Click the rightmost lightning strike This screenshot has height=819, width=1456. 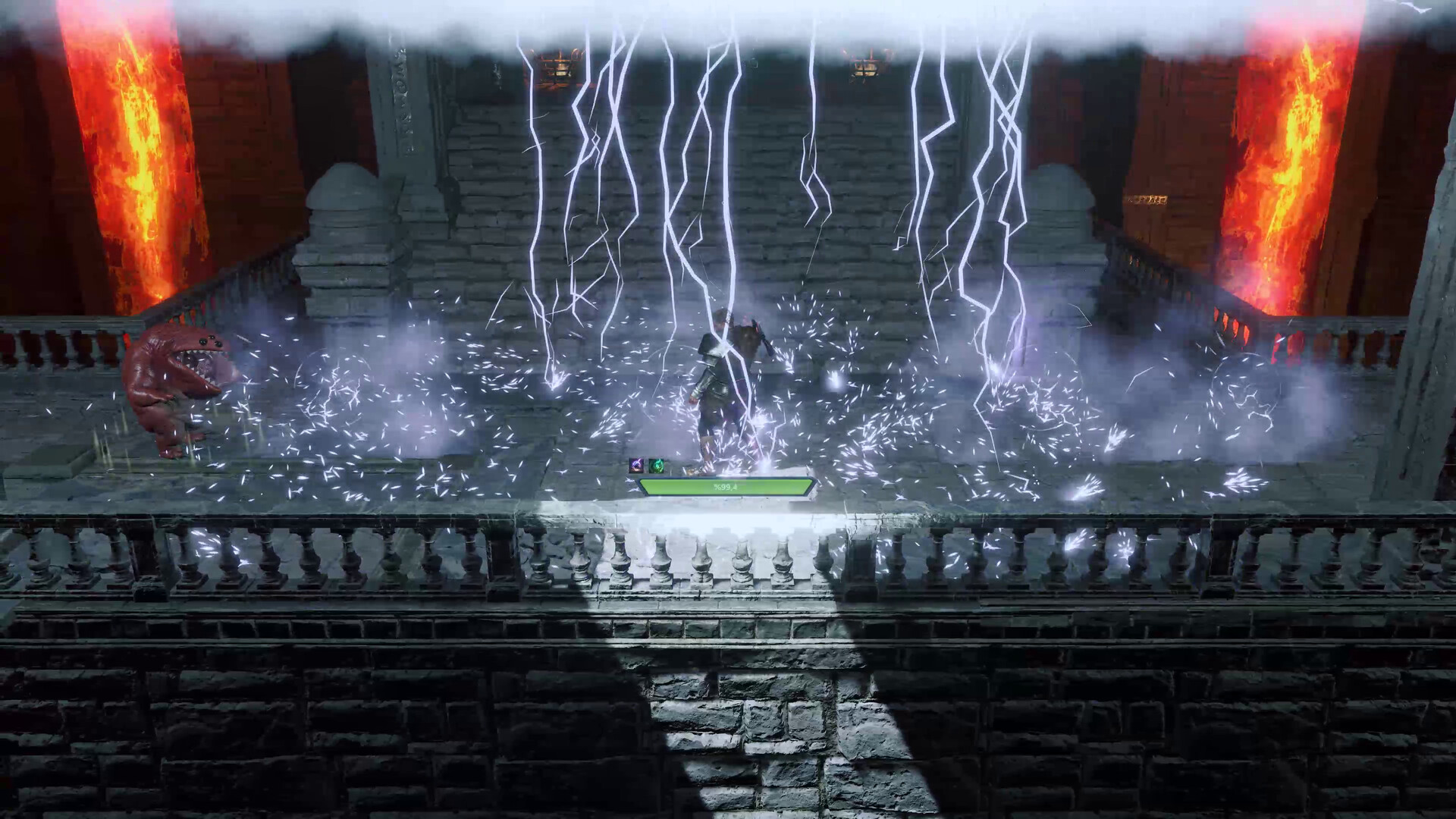coord(1009,190)
